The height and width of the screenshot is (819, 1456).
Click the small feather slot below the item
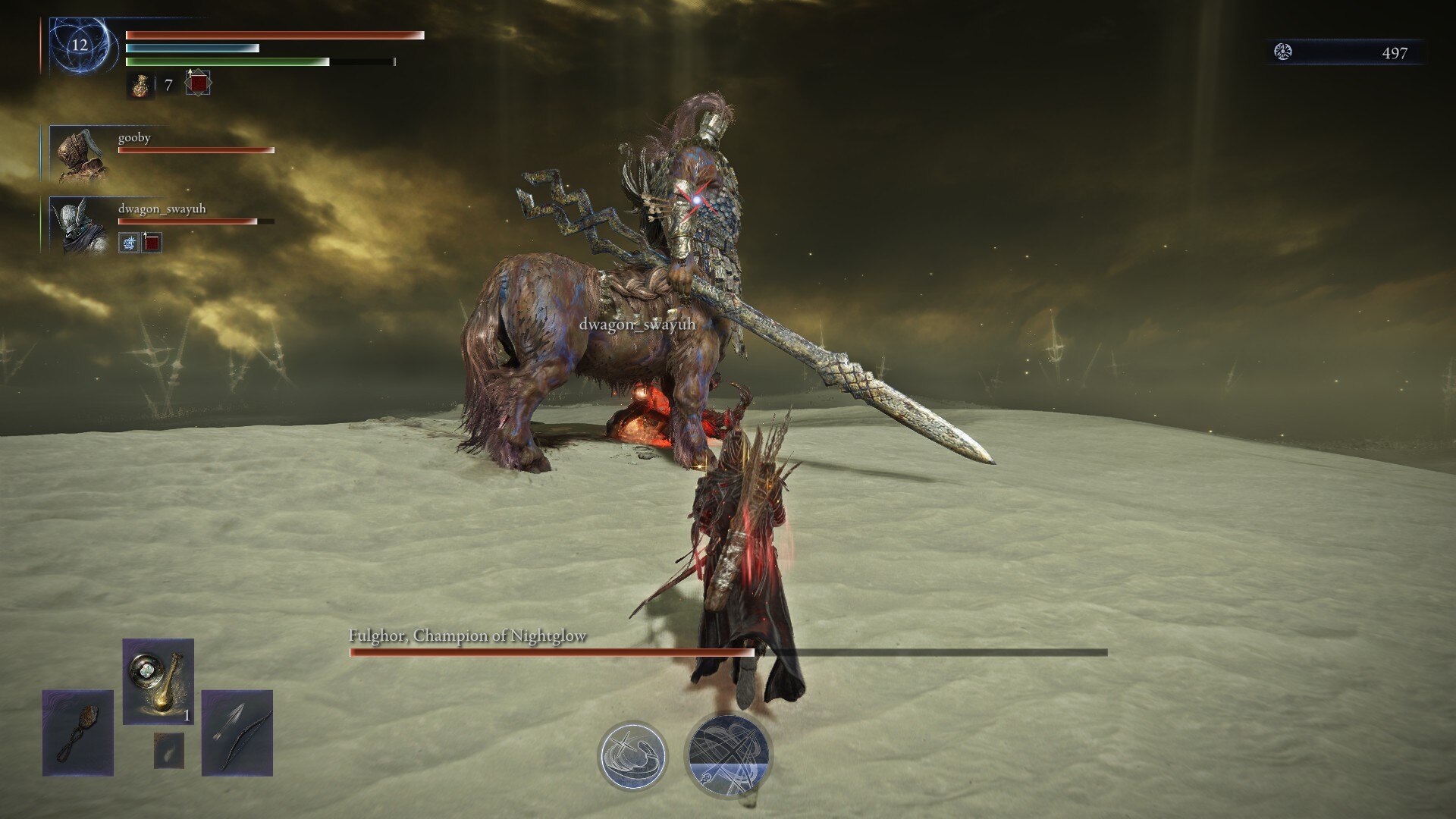[x=168, y=750]
